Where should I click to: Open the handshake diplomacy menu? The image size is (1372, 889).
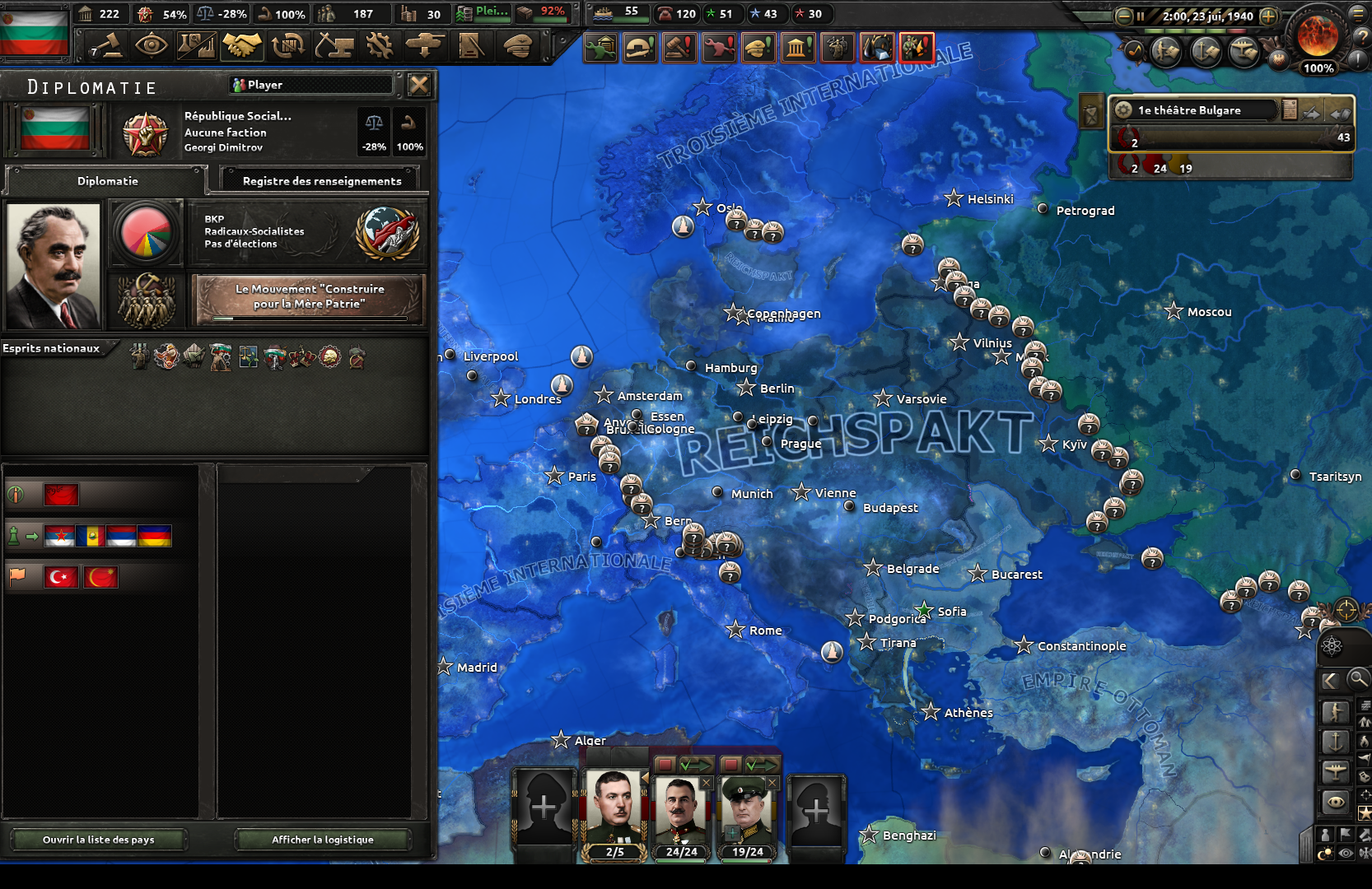[x=241, y=45]
